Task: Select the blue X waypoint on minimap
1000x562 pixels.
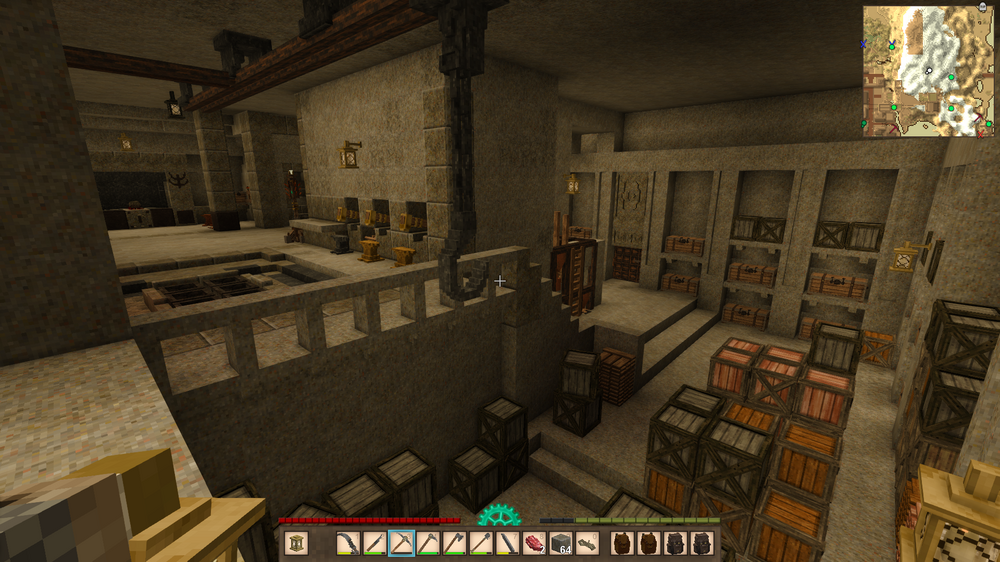Action: coord(865,44)
